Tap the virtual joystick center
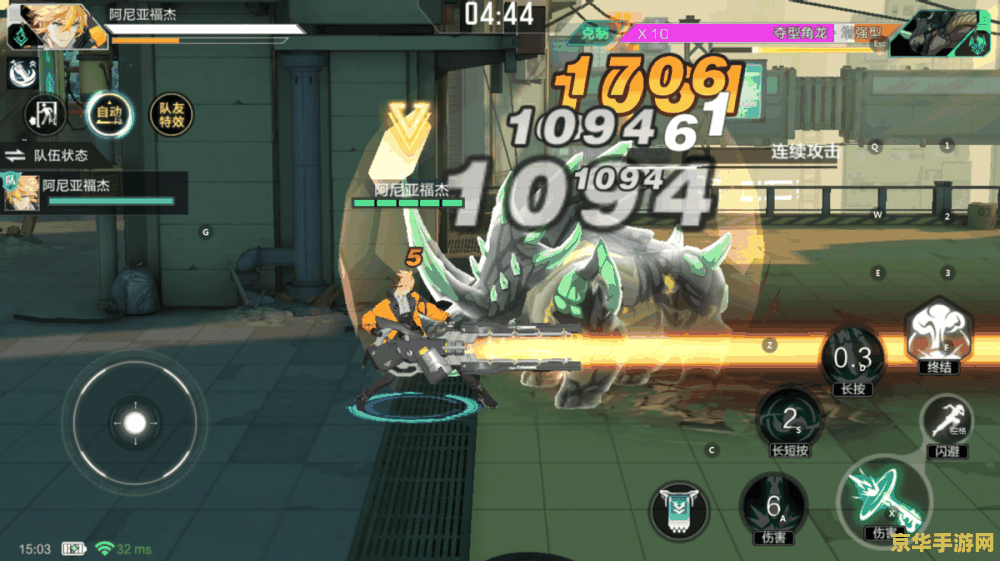This screenshot has height=561, width=1000. tap(134, 421)
